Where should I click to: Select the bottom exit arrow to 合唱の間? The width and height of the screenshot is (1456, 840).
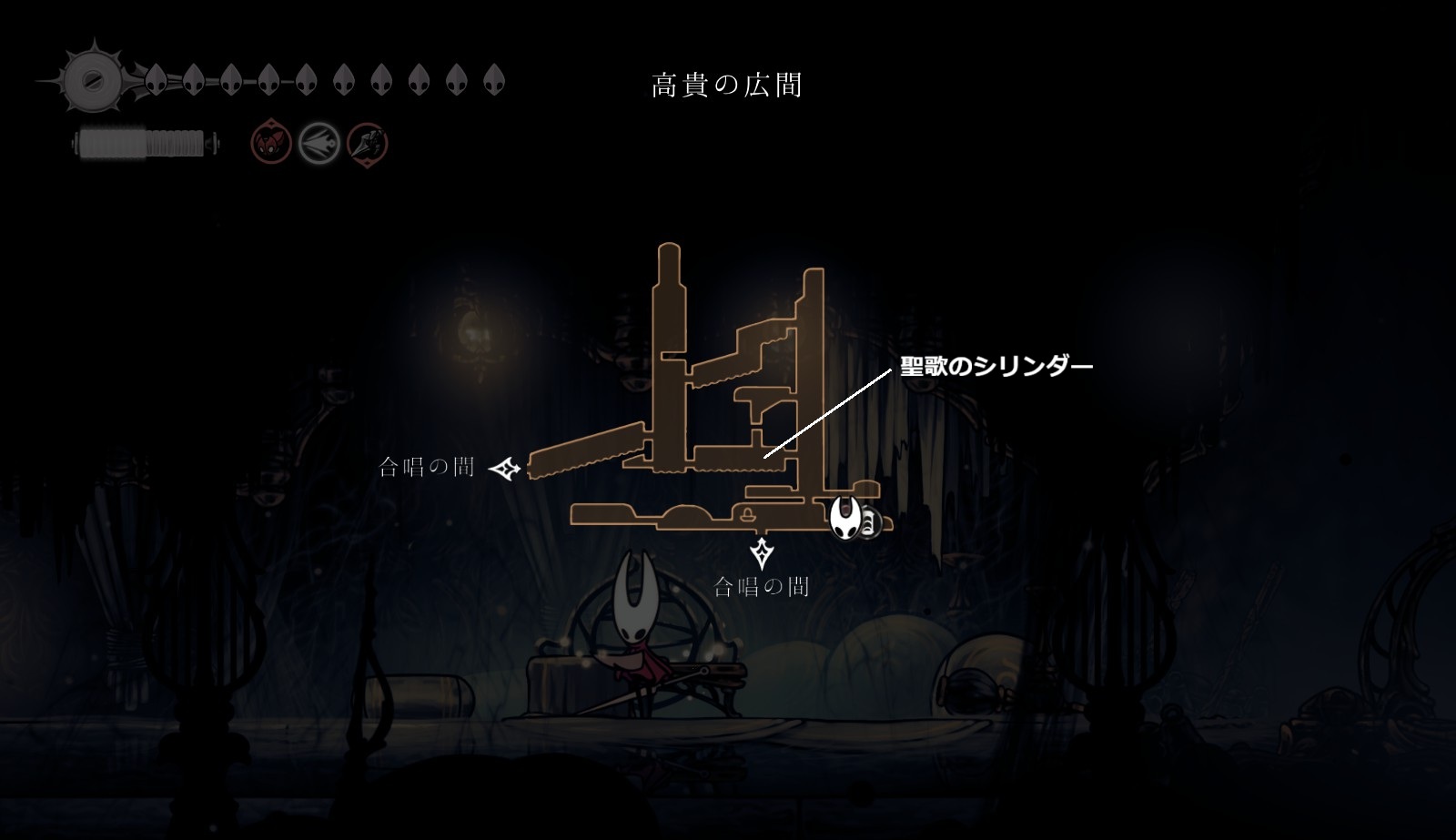point(761,553)
